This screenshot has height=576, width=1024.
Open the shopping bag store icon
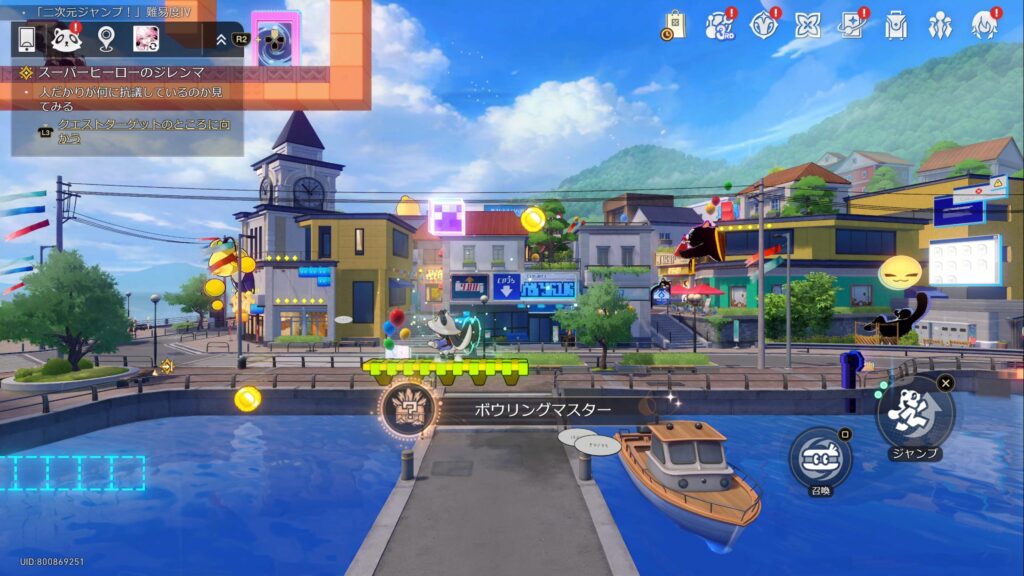pos(673,25)
